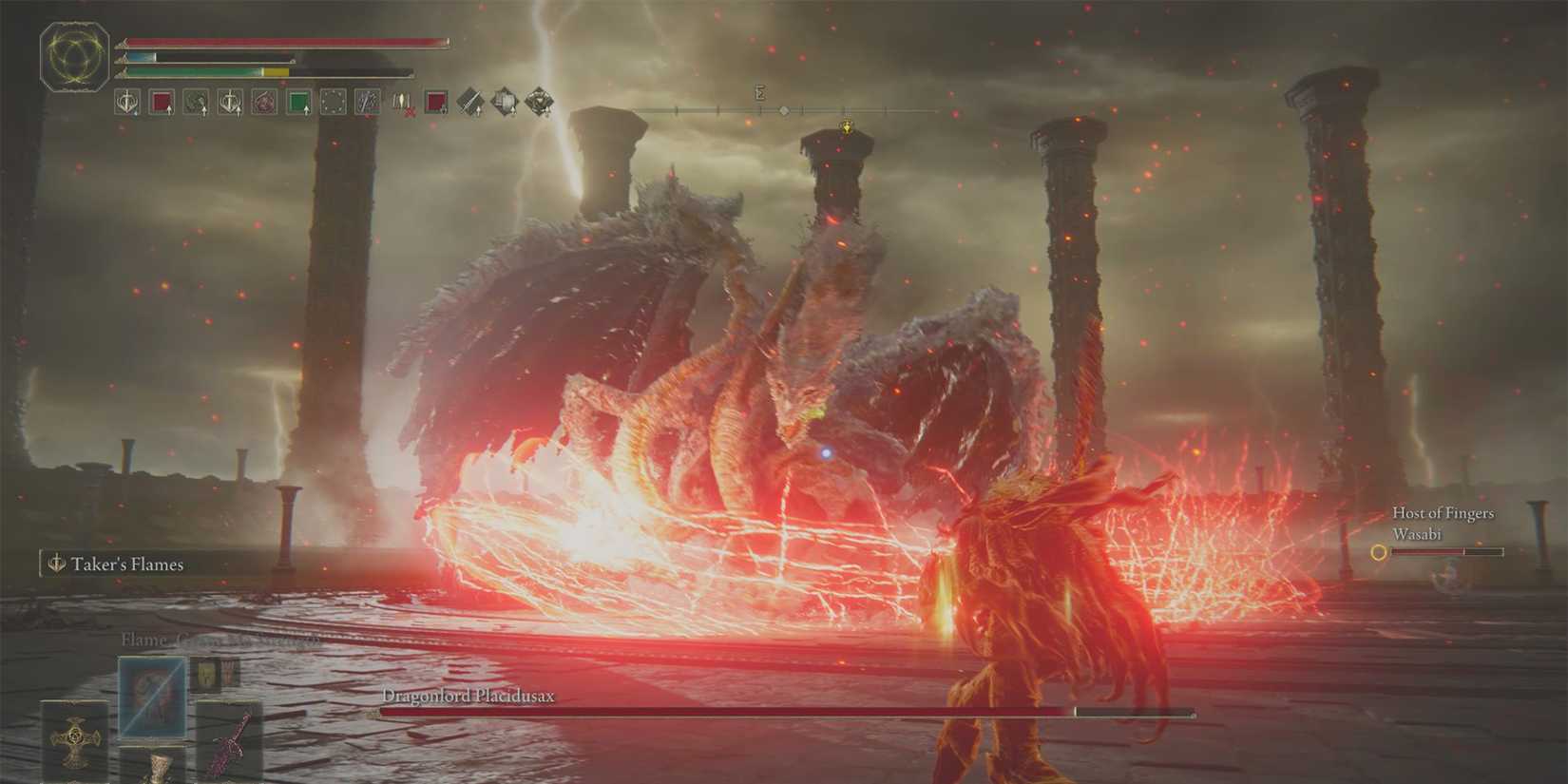Select the green square buff icon with arrow
This screenshot has height=784, width=1568.
[x=296, y=101]
